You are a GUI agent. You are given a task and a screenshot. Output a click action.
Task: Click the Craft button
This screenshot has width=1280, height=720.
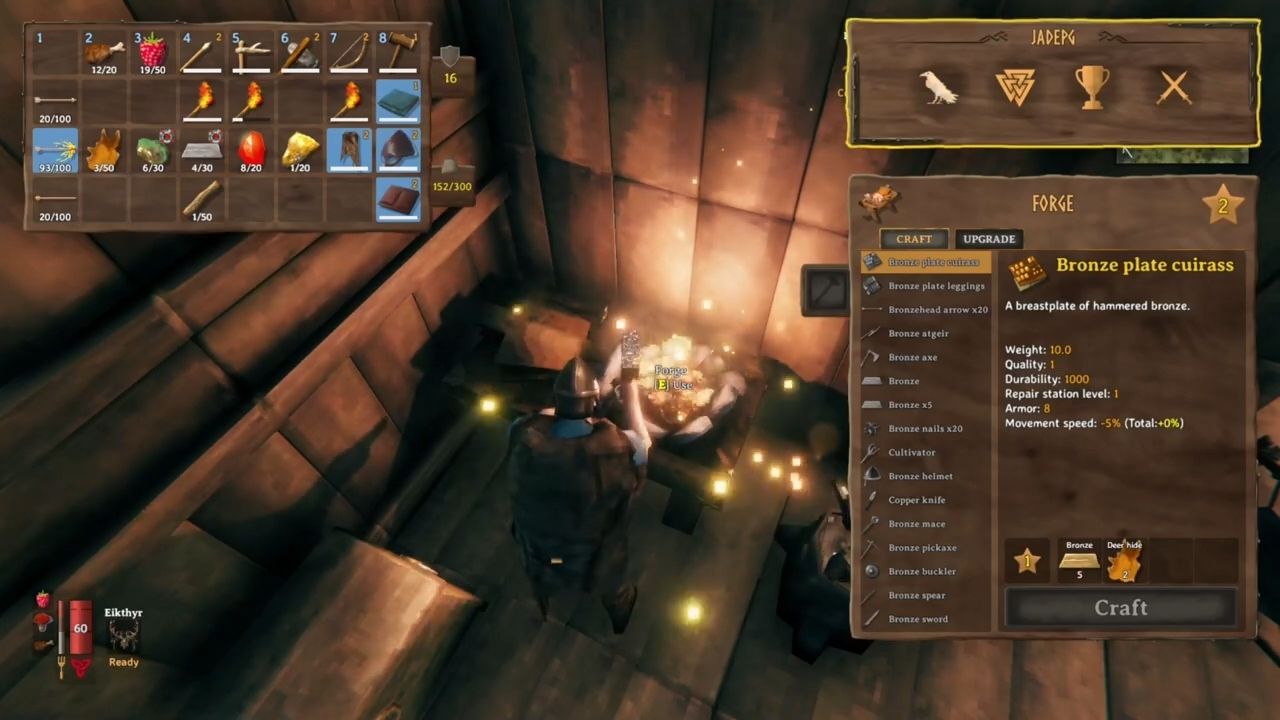pyautogui.click(x=1120, y=607)
